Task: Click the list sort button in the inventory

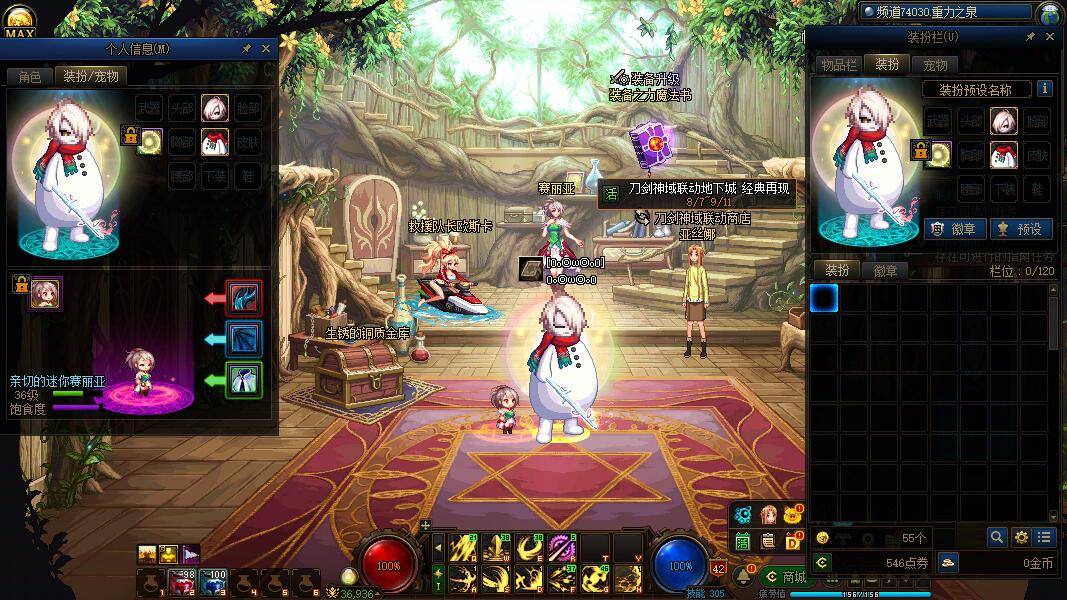Action: (1044, 537)
